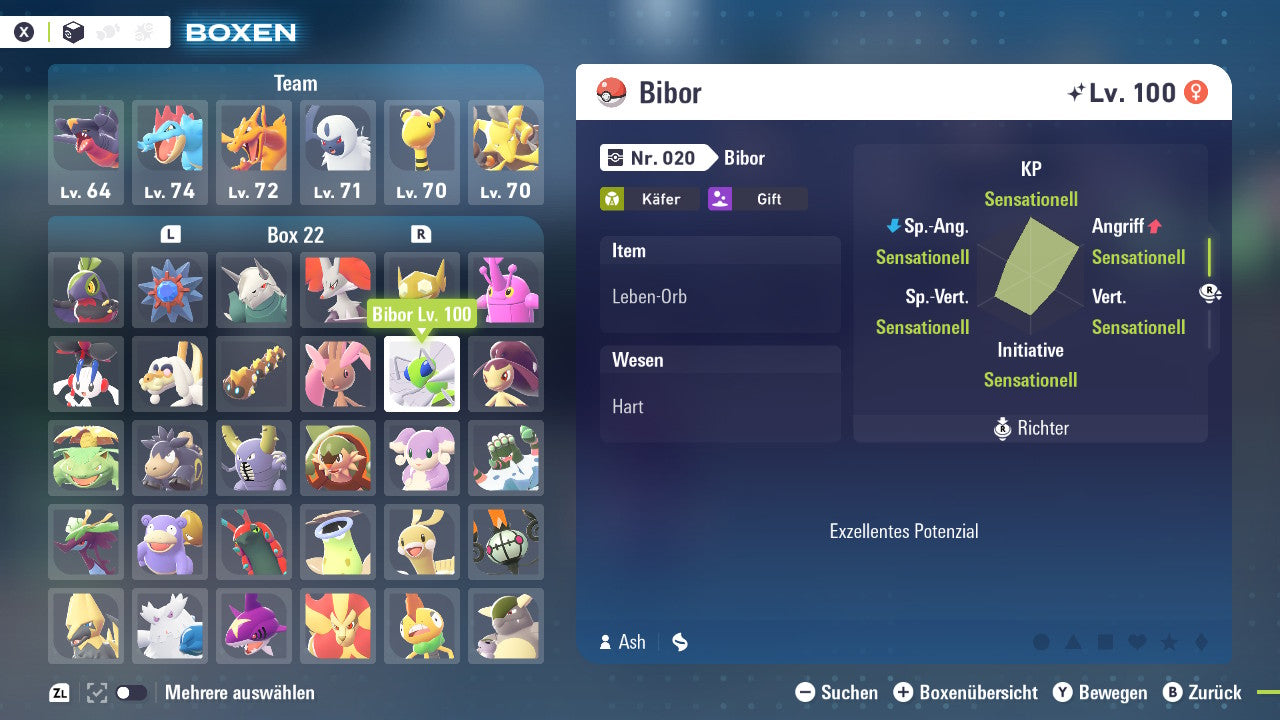
Task: Click the Pokéball origin mark beside Ash
Action: point(680,642)
